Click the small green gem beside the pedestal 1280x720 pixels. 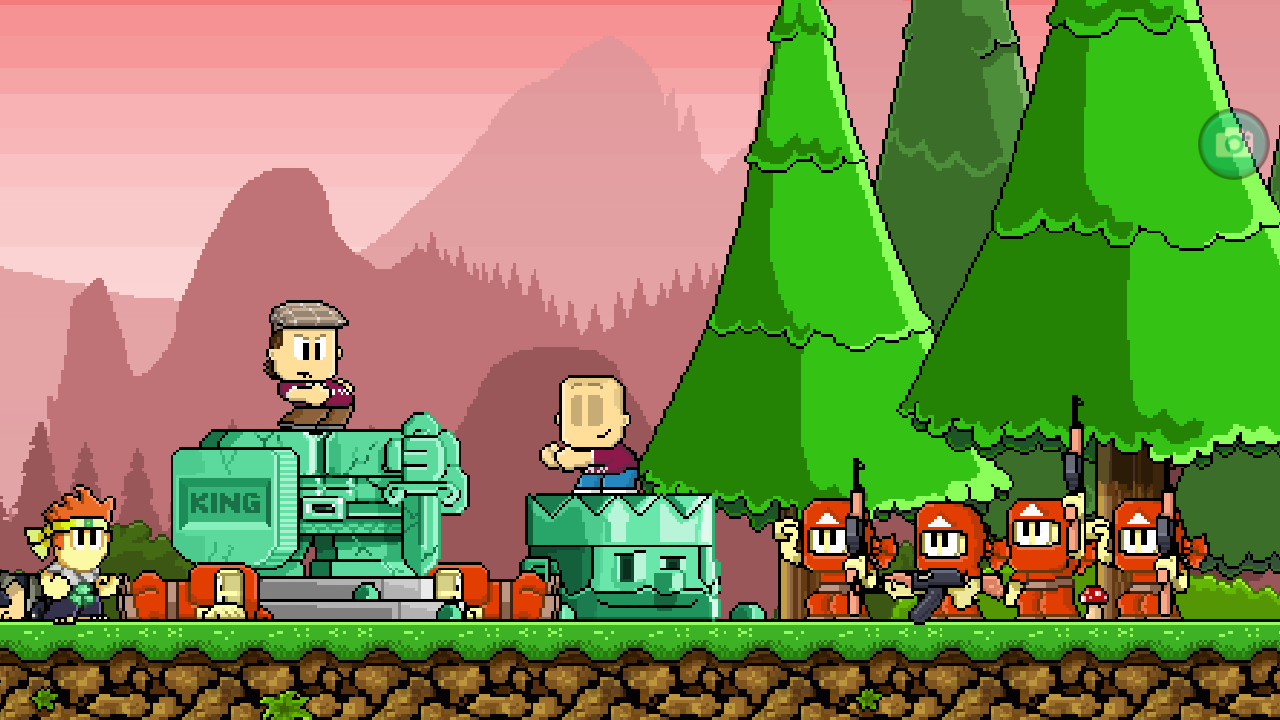[745, 612]
